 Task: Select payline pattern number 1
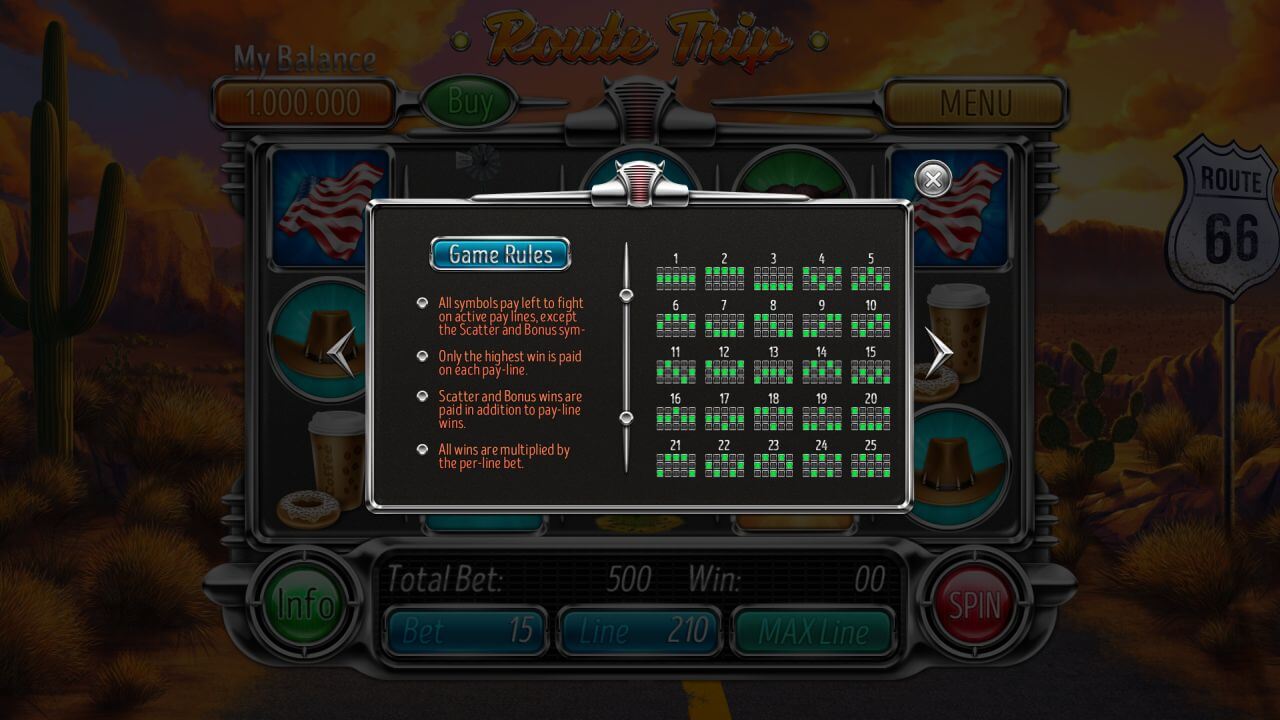click(675, 277)
